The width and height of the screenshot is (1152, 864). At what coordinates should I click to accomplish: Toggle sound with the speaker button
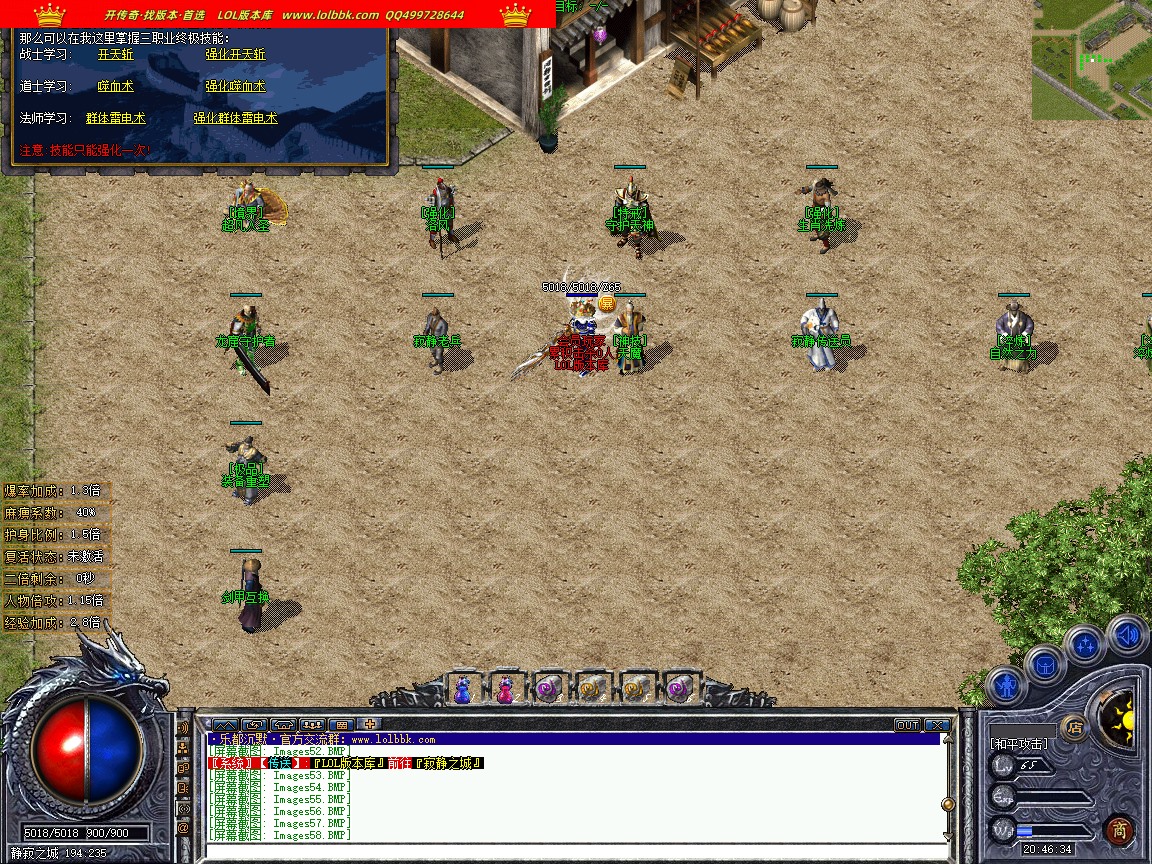[1127, 635]
